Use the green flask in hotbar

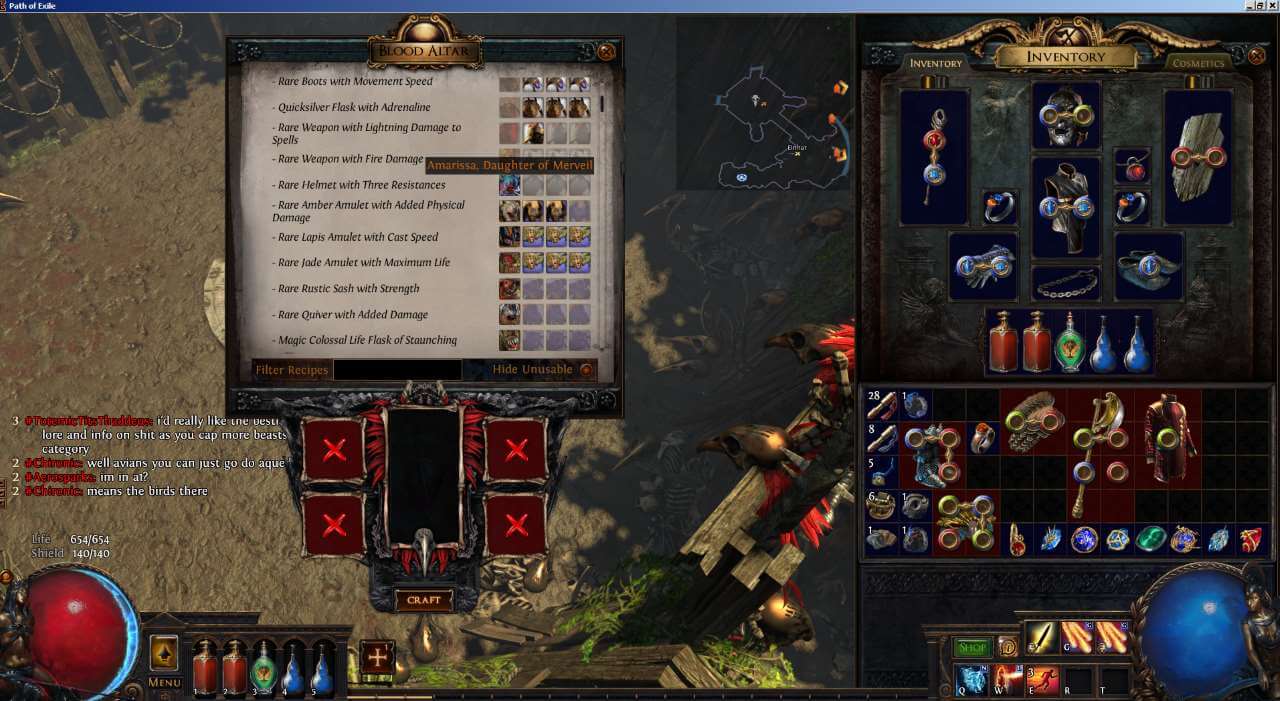pos(264,665)
